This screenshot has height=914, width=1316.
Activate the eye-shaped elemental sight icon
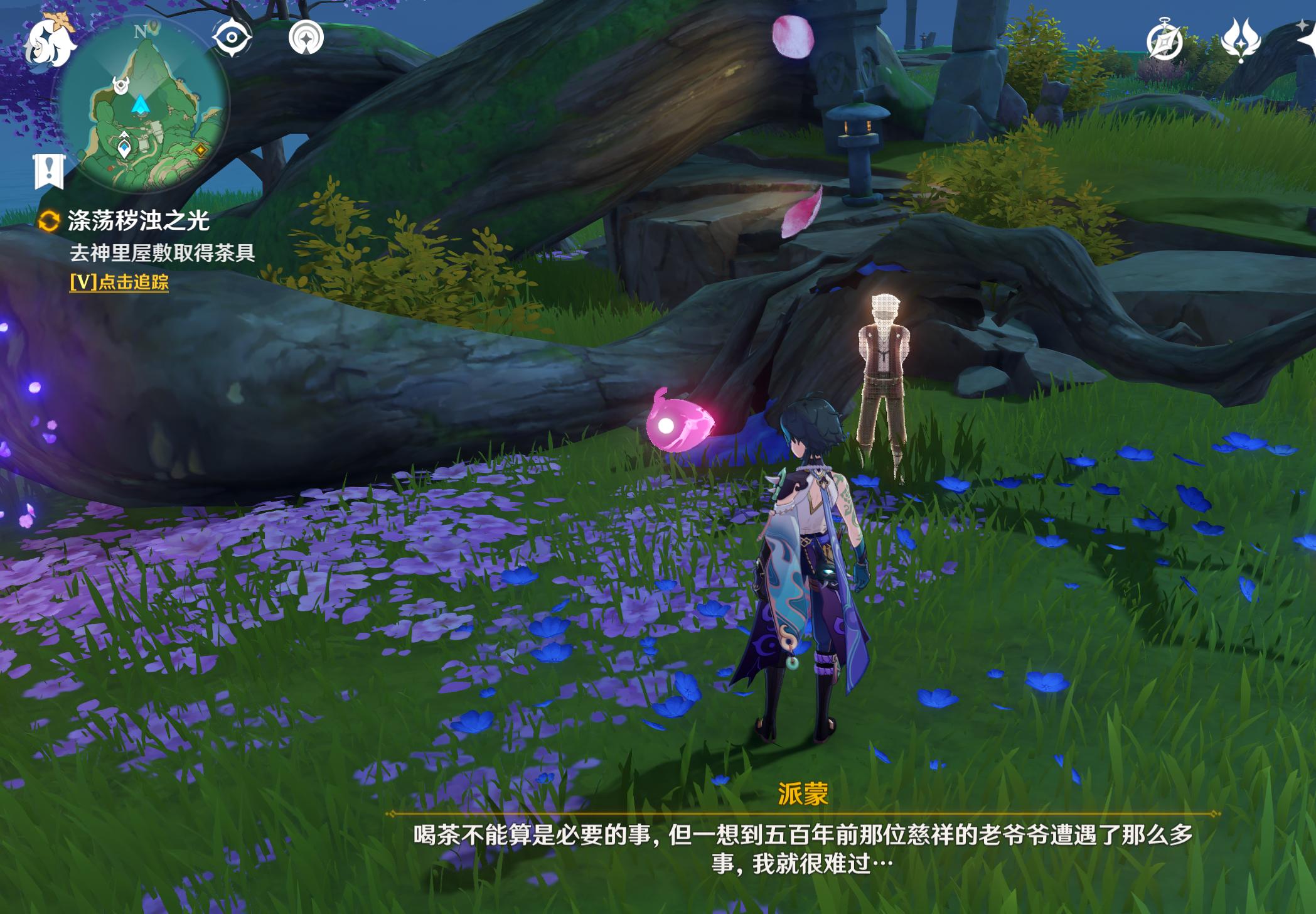(232, 38)
